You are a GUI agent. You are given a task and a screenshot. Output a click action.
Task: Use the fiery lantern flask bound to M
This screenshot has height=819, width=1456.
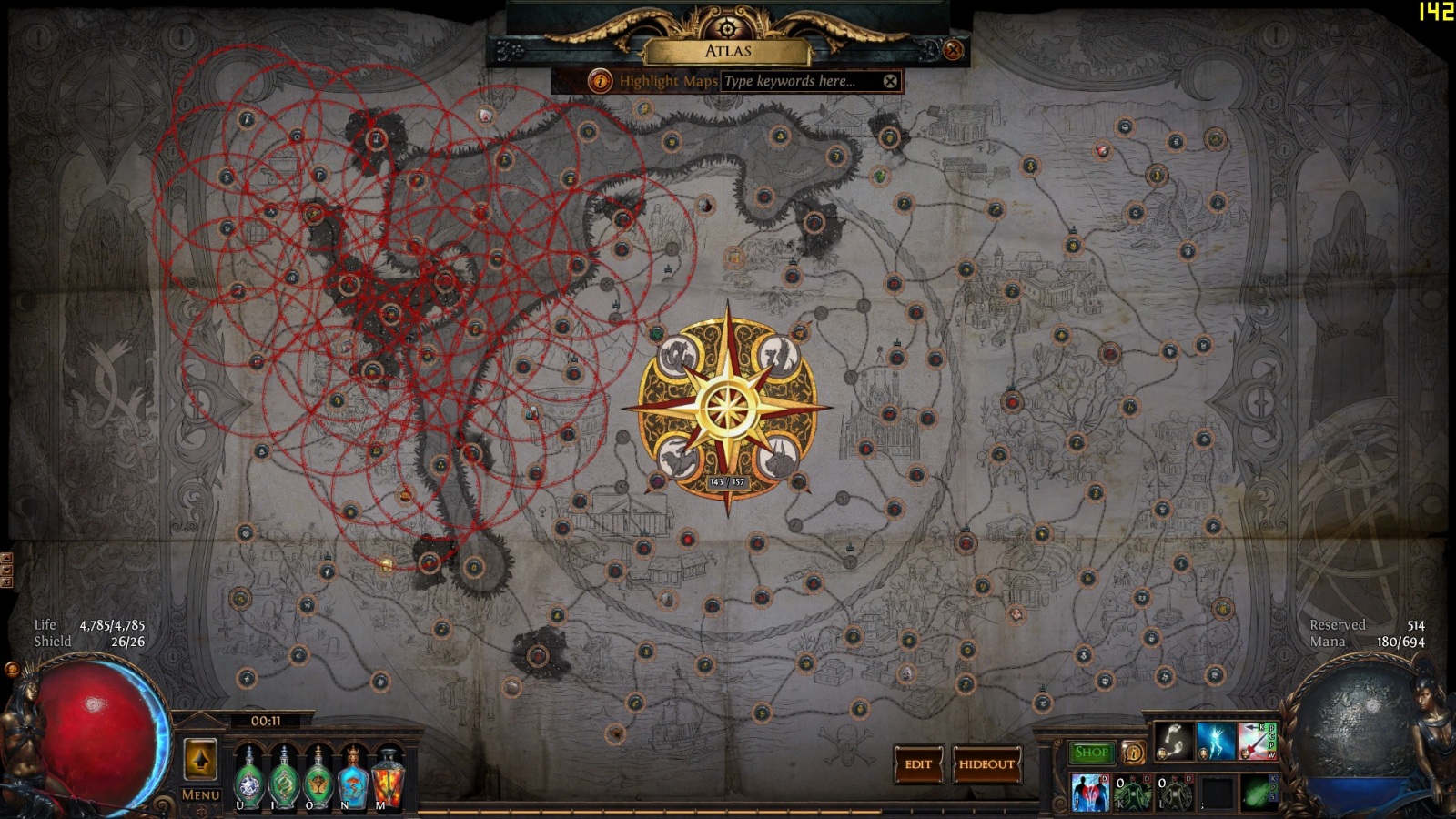pos(389,778)
